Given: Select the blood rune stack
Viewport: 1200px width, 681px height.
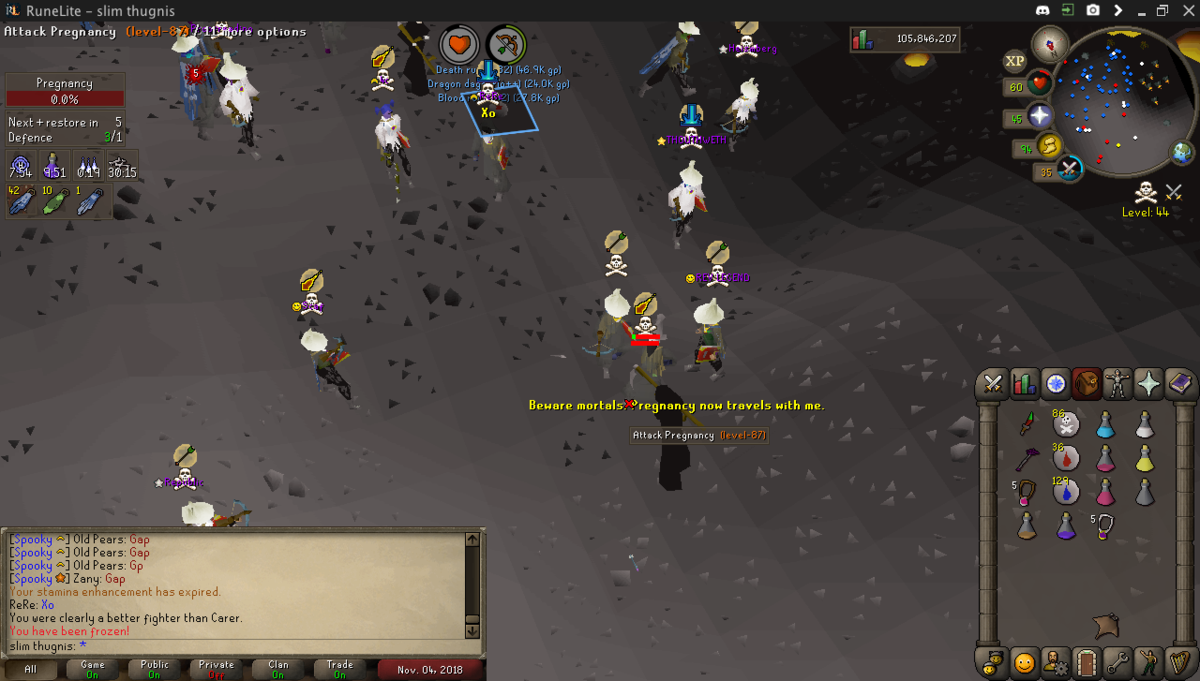Looking at the screenshot, I should (x=1066, y=459).
